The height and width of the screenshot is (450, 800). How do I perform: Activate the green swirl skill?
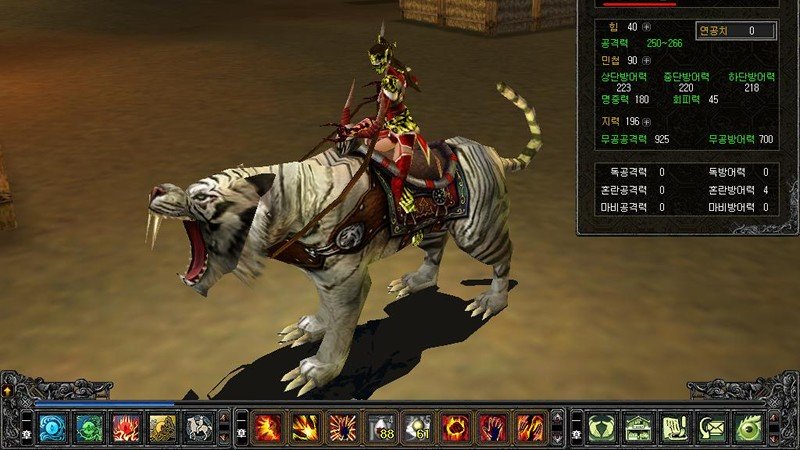point(89,428)
